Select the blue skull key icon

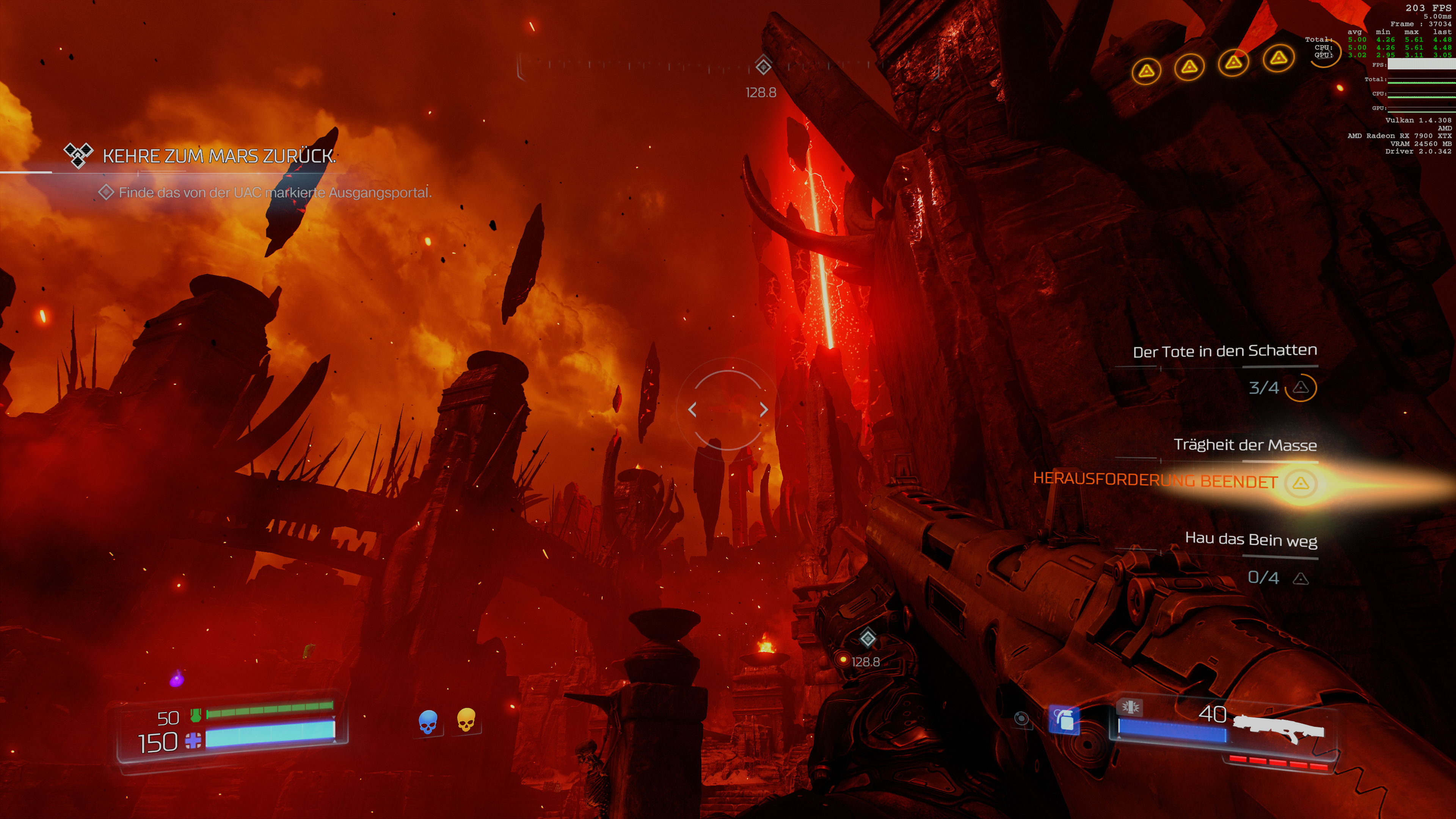click(x=428, y=722)
